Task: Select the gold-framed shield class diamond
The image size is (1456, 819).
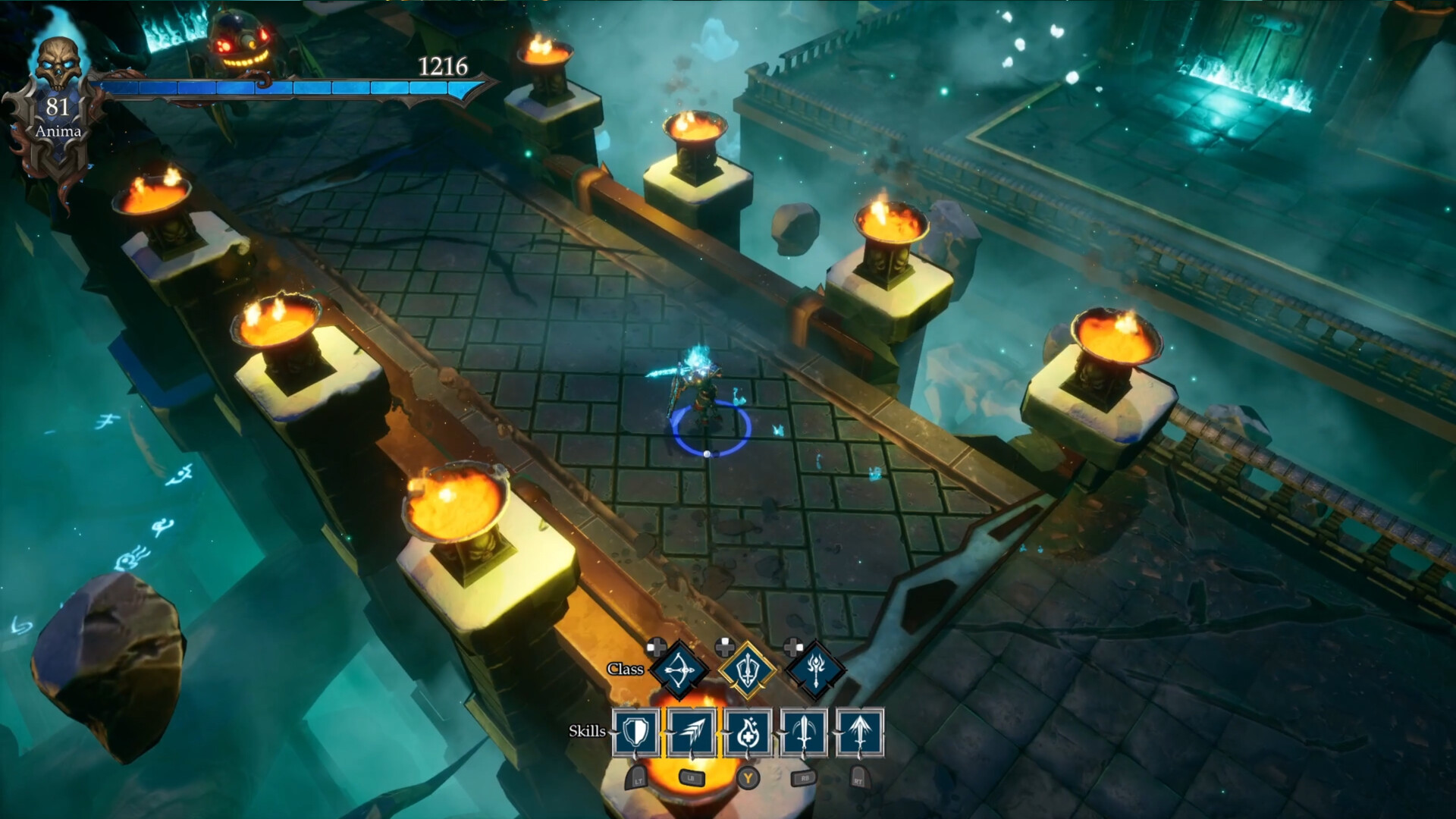Action: [x=747, y=670]
